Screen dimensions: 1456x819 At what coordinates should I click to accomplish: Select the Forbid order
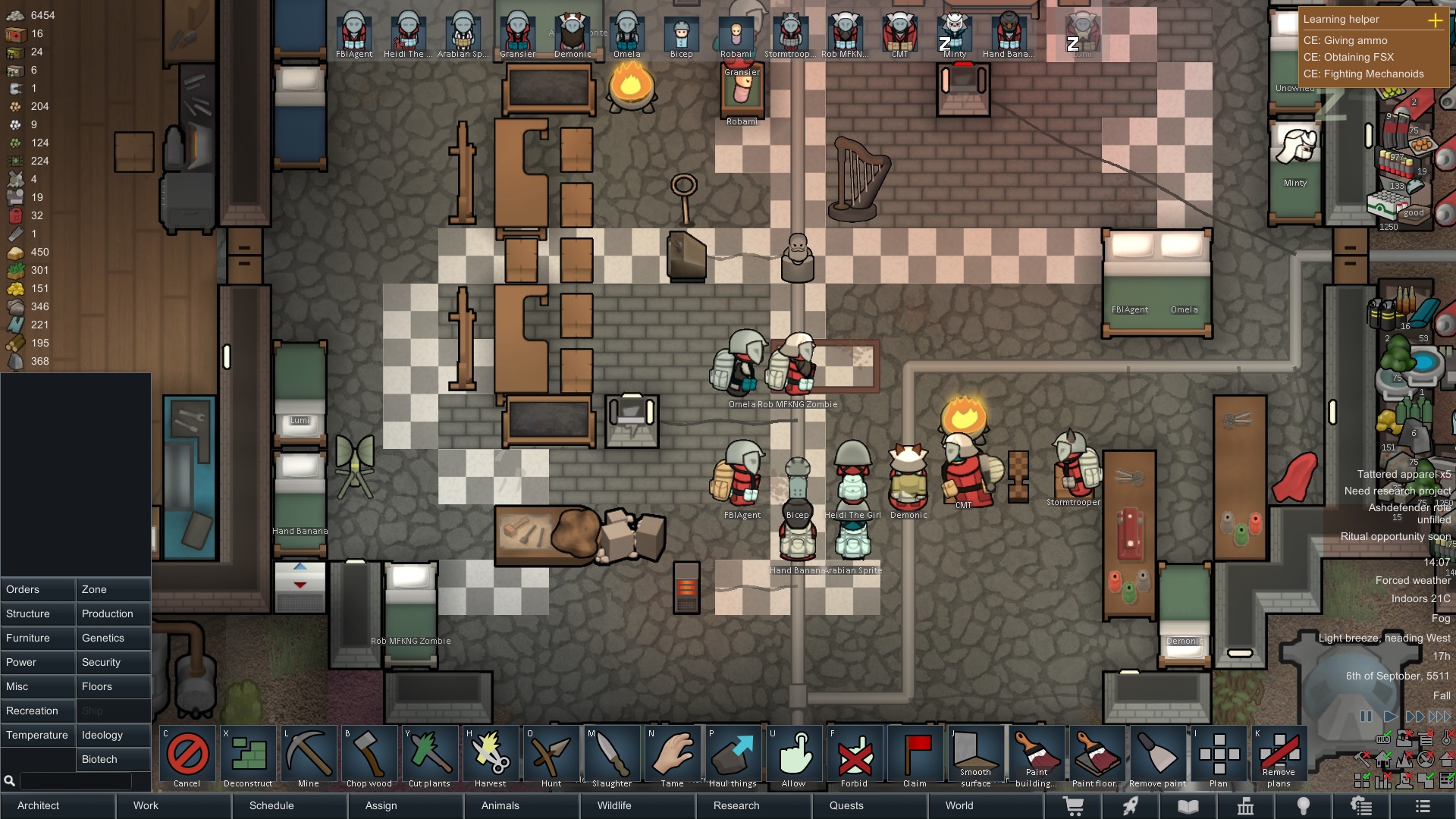click(x=855, y=758)
